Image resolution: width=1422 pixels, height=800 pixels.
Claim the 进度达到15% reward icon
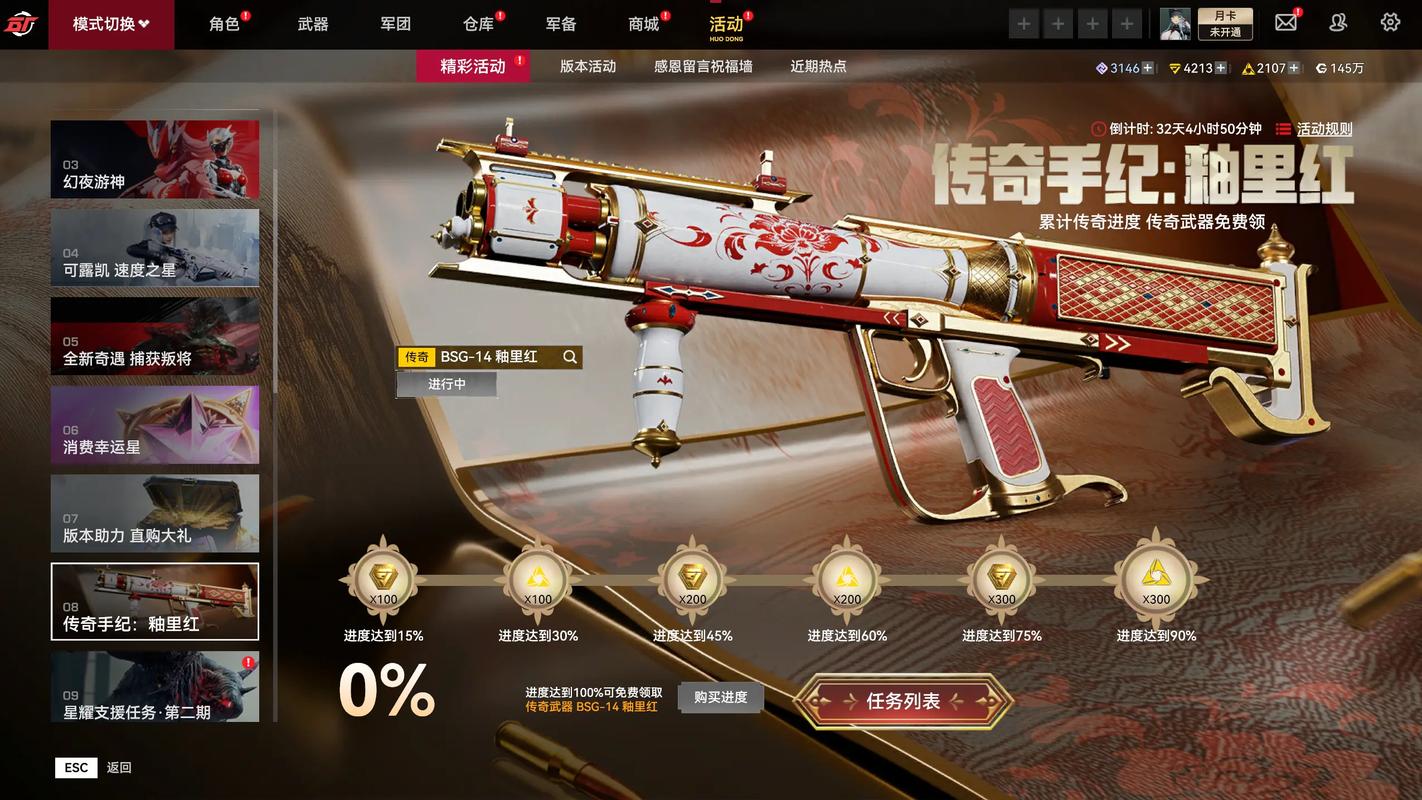pos(383,580)
